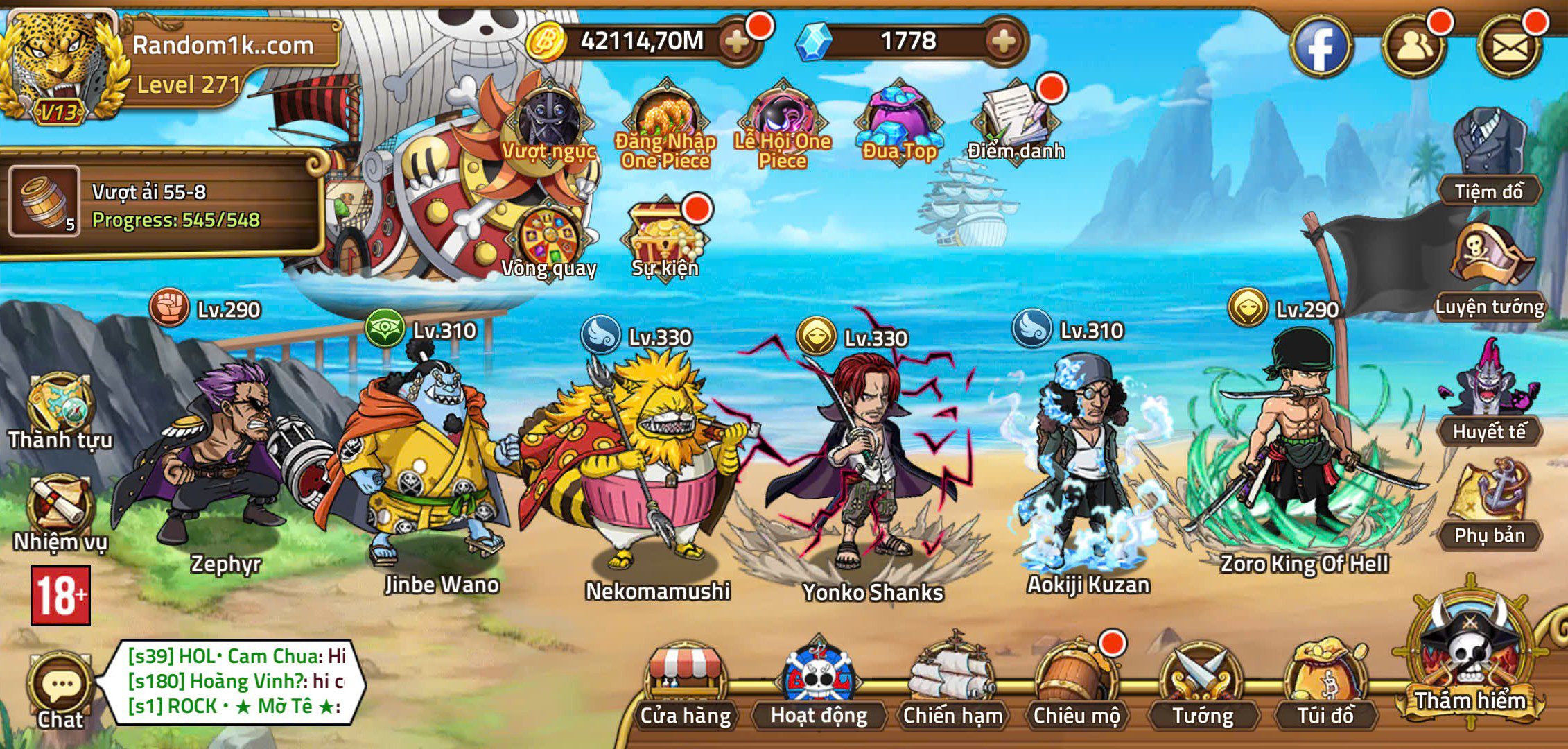Open the Túi đồ inventory bag

click(x=1325, y=687)
